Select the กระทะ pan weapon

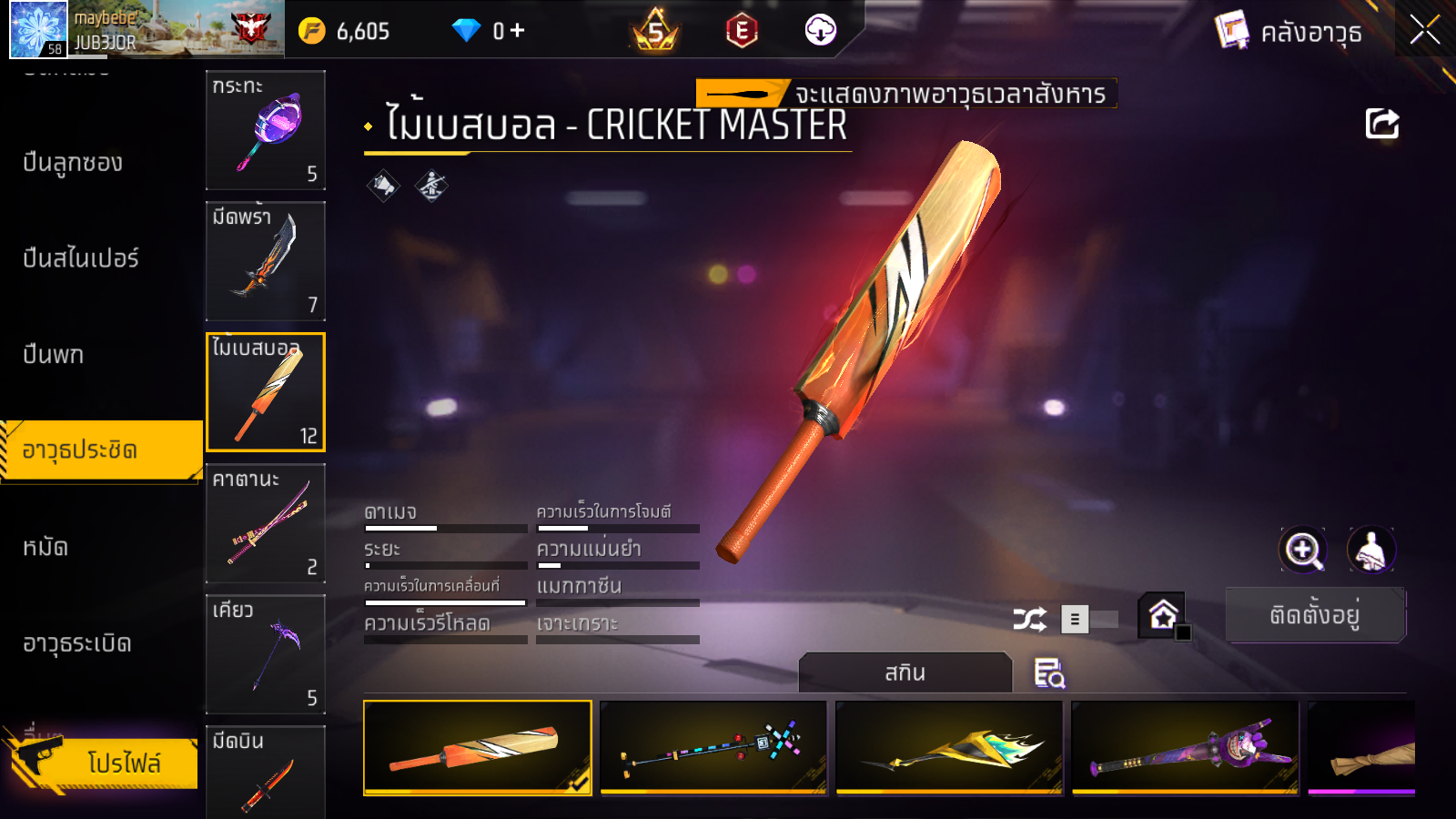[265, 130]
